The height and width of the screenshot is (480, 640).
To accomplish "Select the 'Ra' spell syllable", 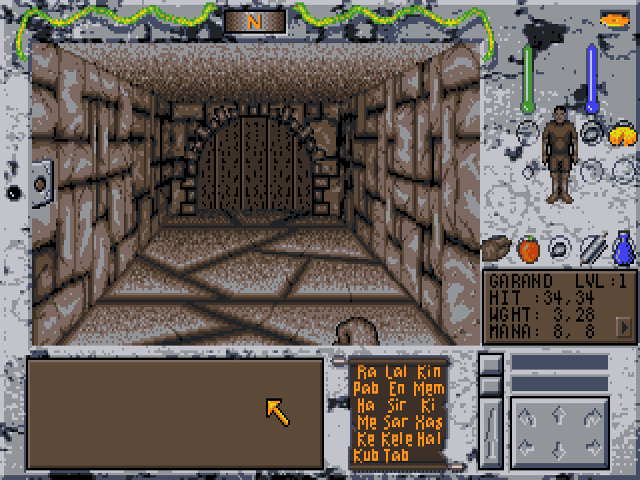I will pyautogui.click(x=366, y=372).
